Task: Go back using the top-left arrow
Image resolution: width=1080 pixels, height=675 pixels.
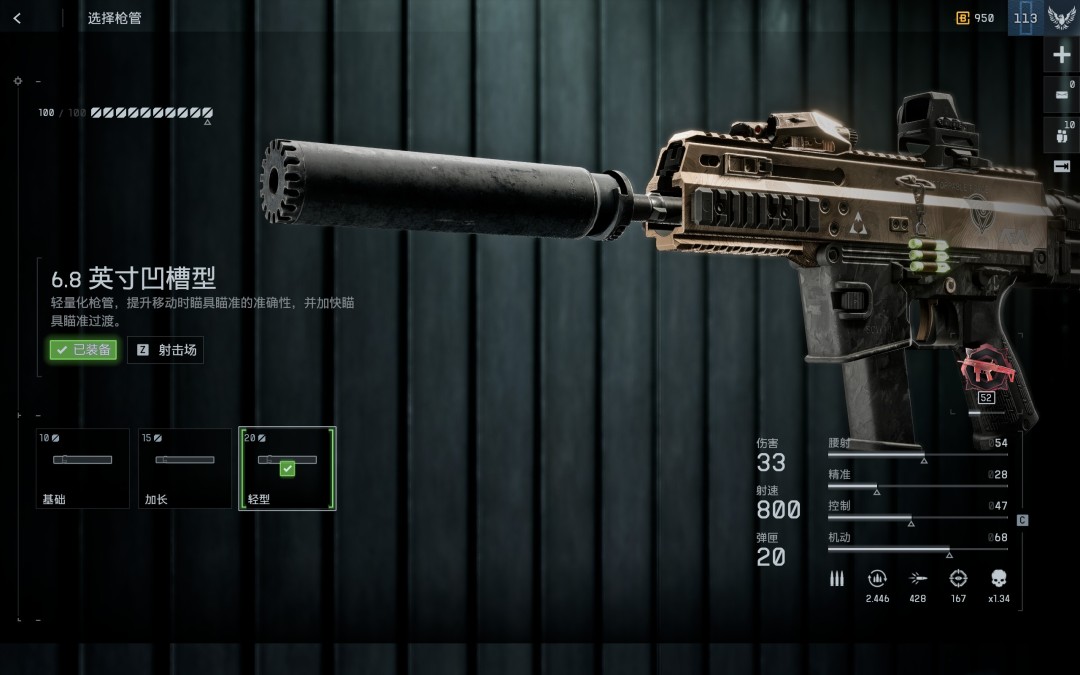Action: coord(17,18)
